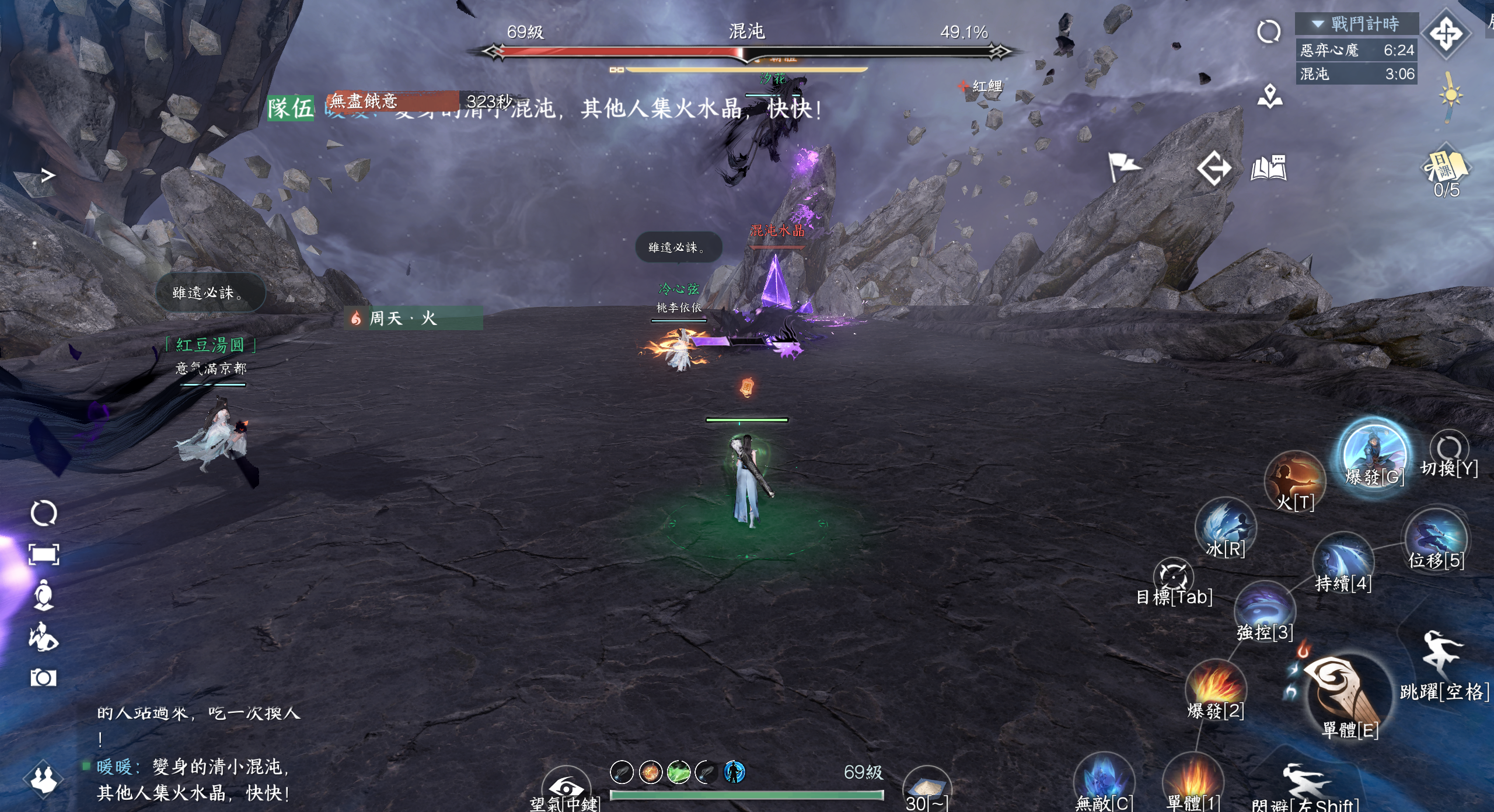Cast the 位移[5] dash skill

[x=1436, y=538]
